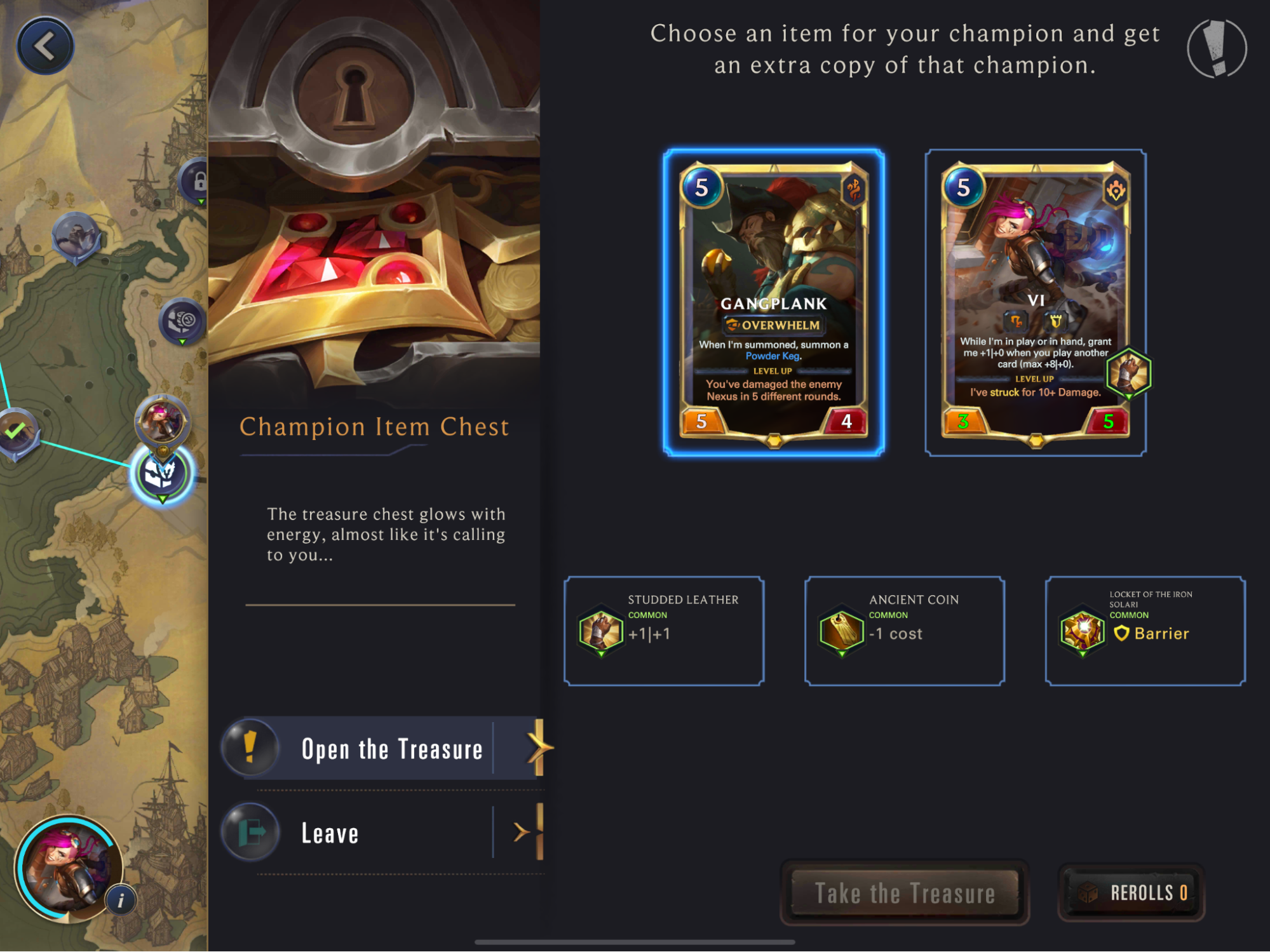
Task: Select the Gangplank champion card
Action: [773, 302]
